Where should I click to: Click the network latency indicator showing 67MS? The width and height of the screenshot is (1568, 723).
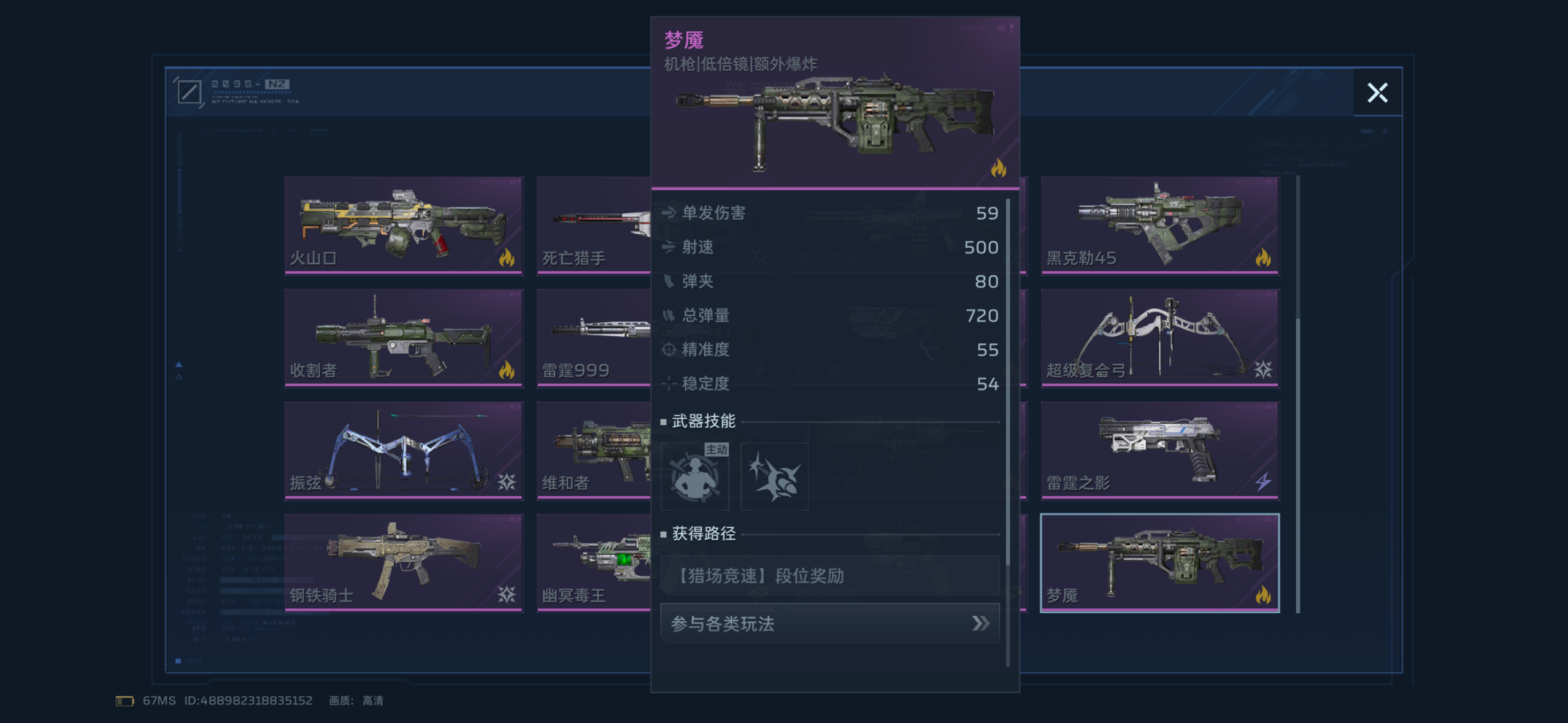pyautogui.click(x=158, y=700)
